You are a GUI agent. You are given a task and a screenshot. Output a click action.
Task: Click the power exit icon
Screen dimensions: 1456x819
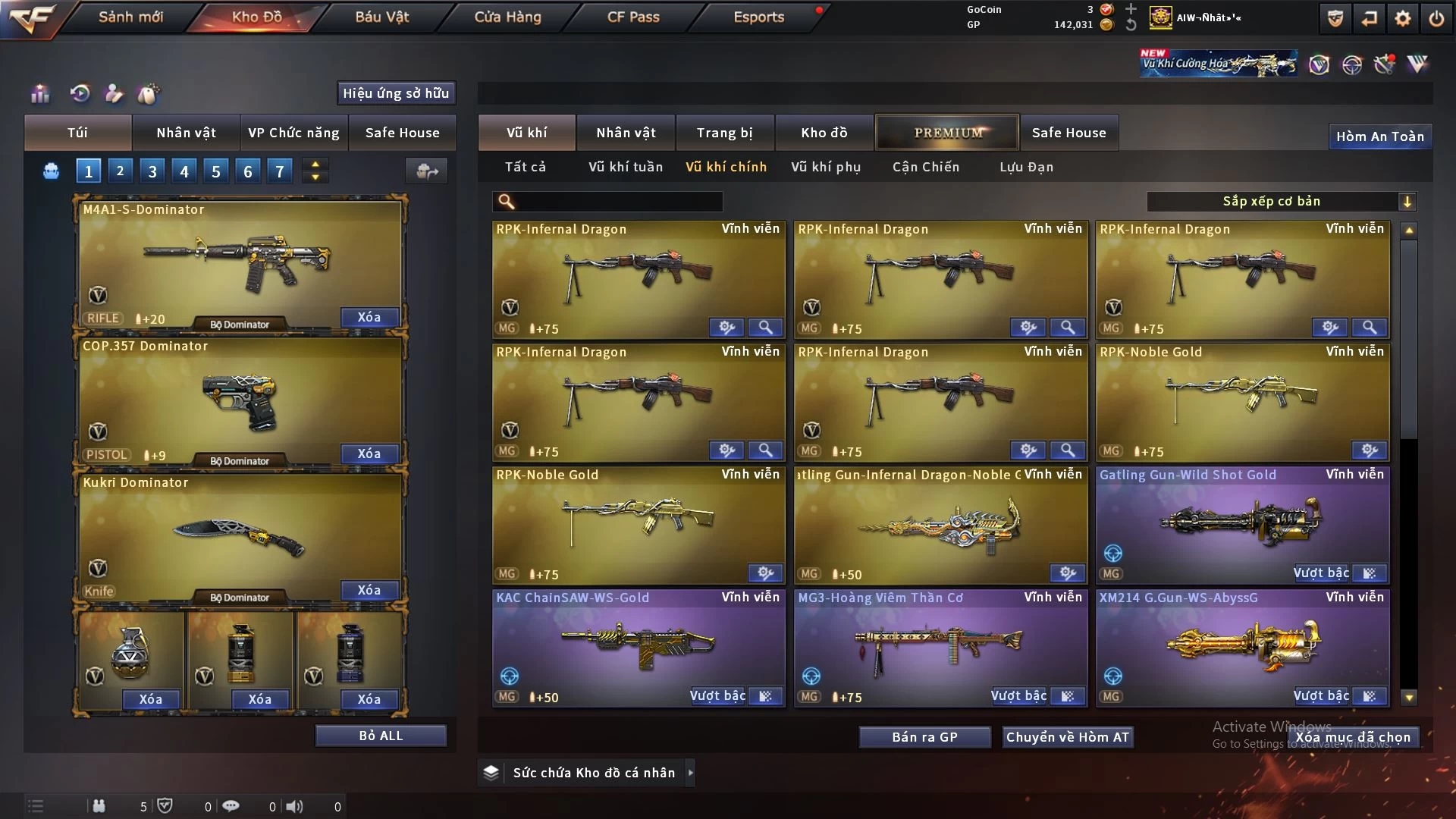(1436, 18)
